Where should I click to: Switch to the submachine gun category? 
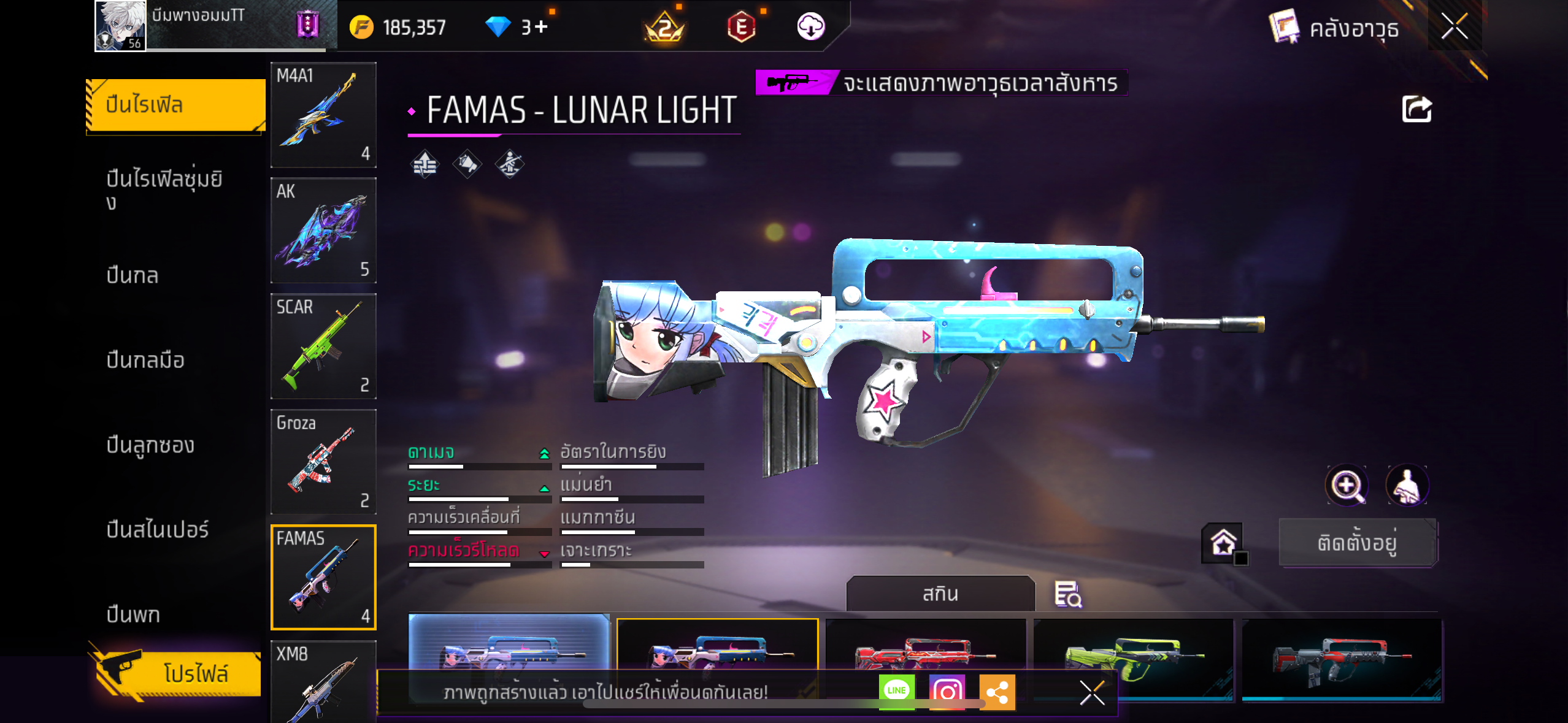point(145,360)
